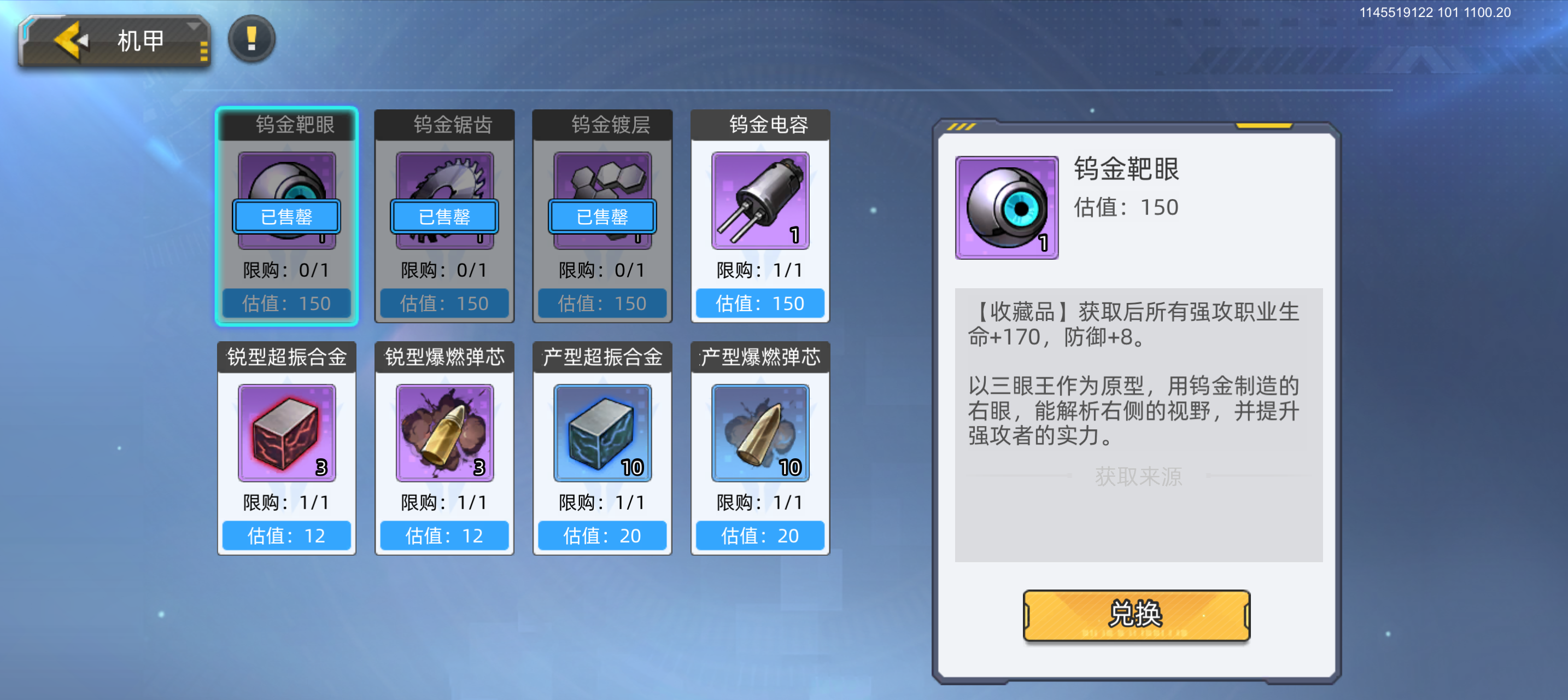The width and height of the screenshot is (1568, 700).
Task: Click the yellow exclamation notice icon
Action: click(x=251, y=39)
